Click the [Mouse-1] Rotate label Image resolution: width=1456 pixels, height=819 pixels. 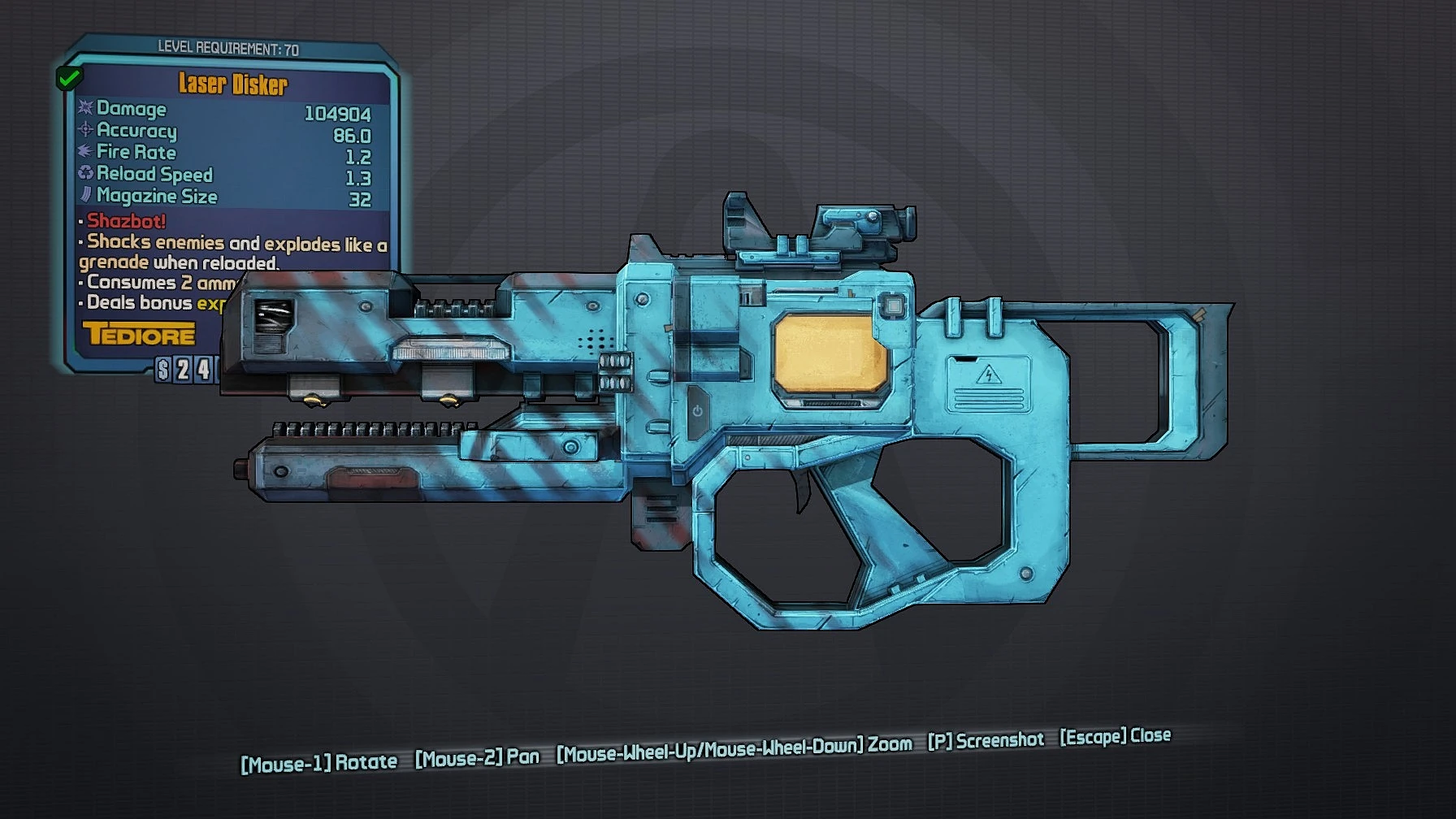pyautogui.click(x=318, y=761)
